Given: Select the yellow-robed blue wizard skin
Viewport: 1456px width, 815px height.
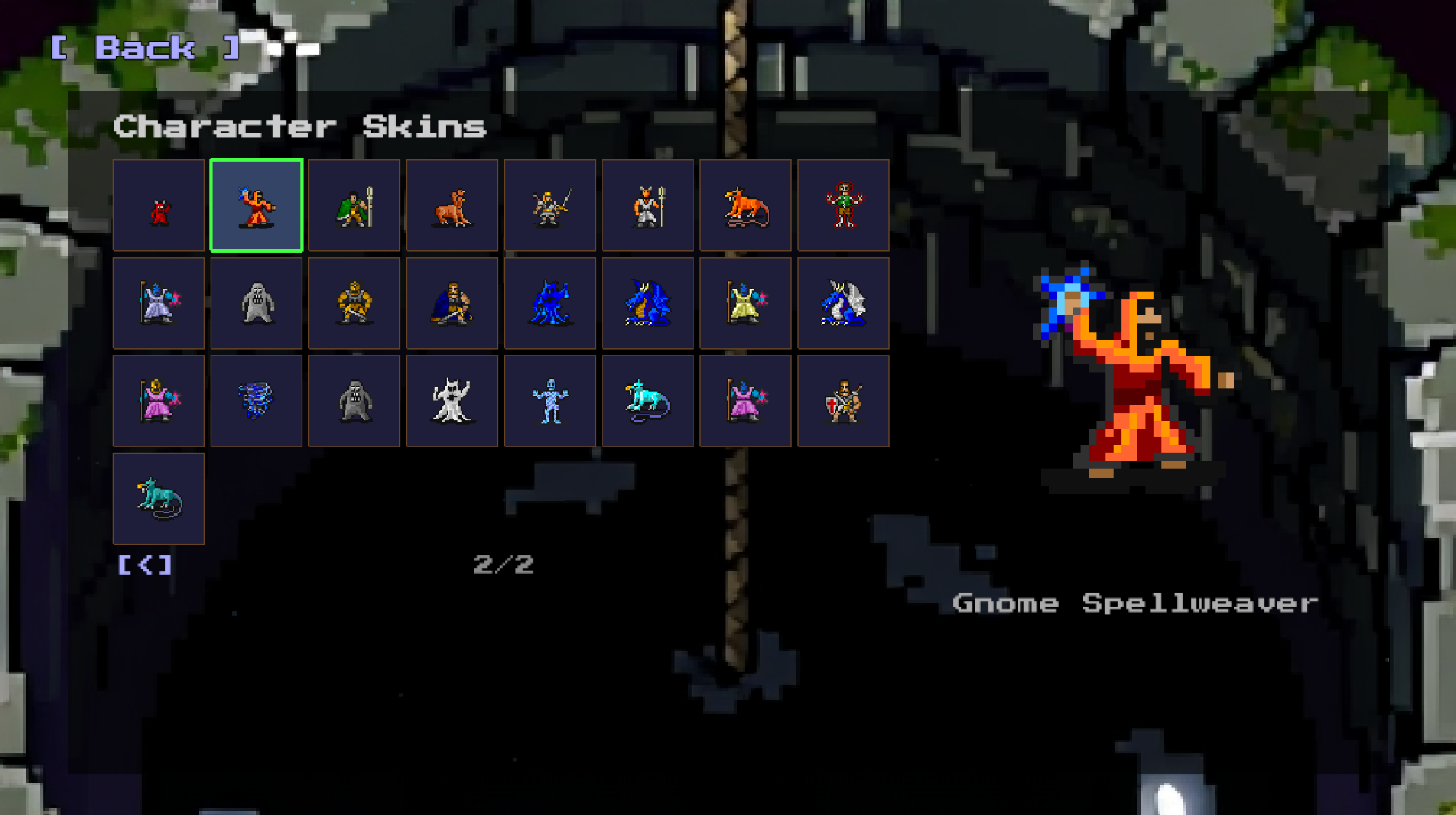Looking at the screenshot, I should (745, 304).
